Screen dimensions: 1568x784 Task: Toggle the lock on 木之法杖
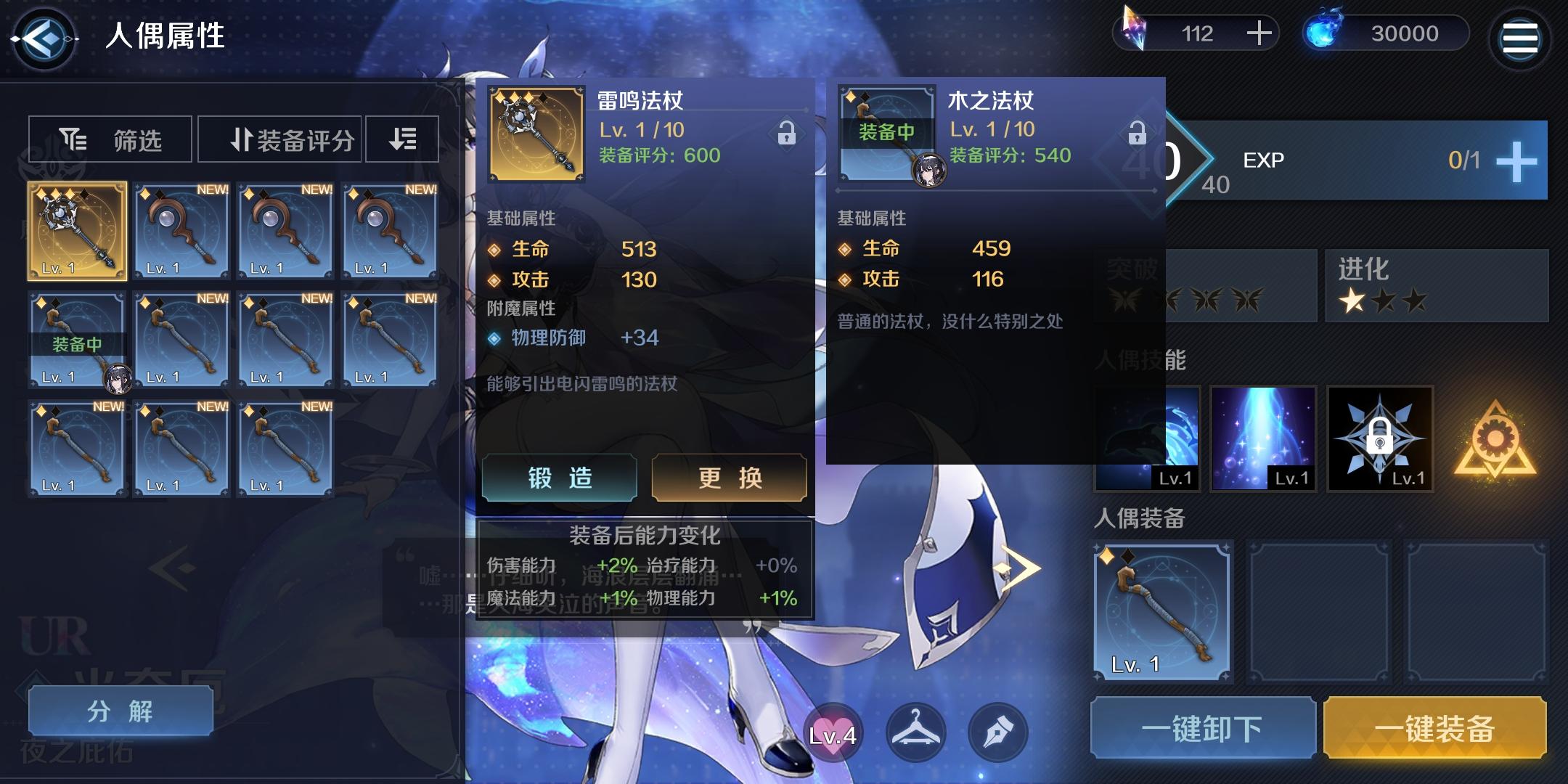coord(1139,134)
